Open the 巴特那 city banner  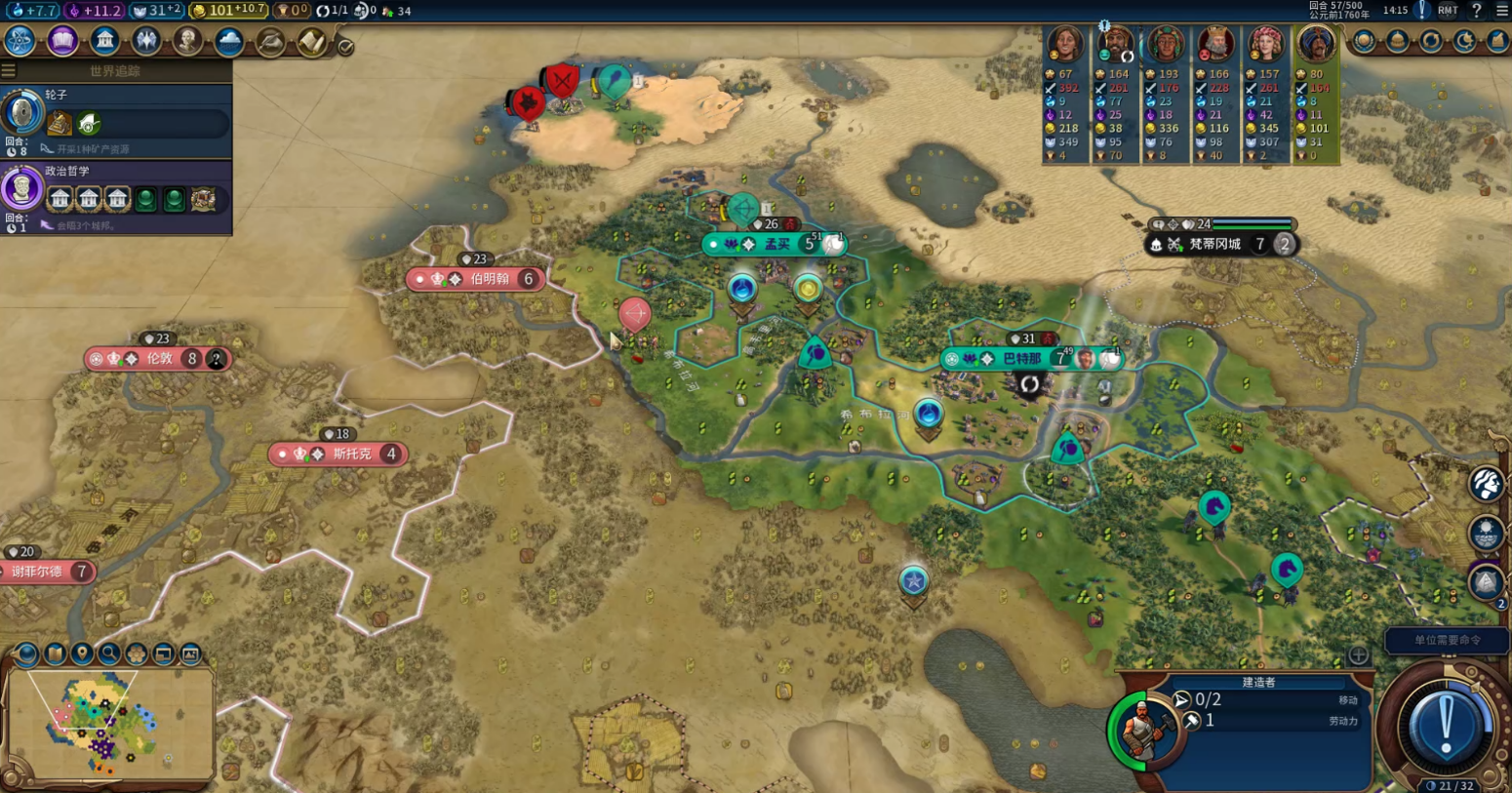pos(1022,359)
